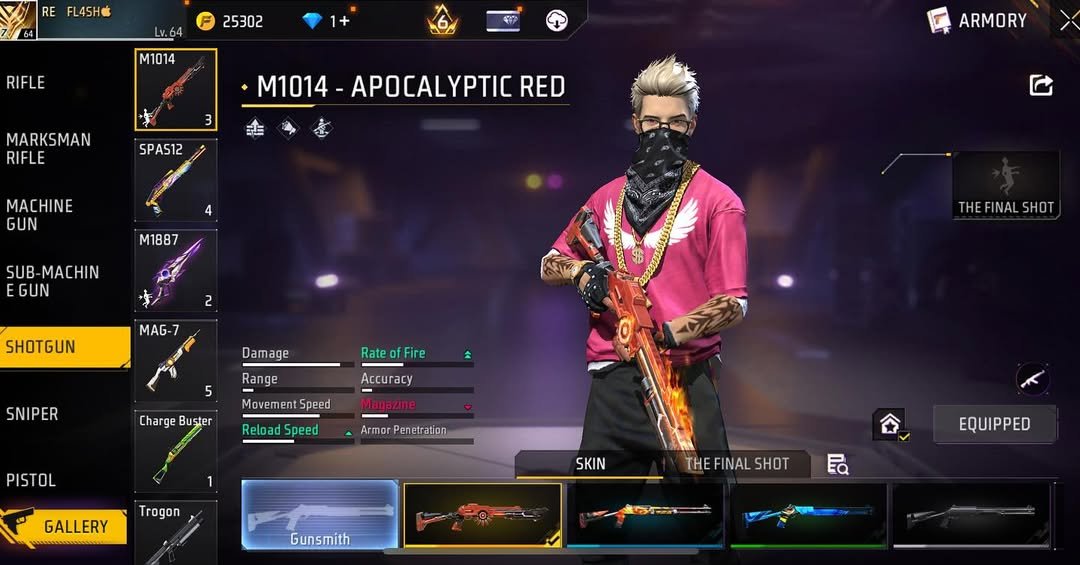Viewport: 1080px width, 565px height.
Task: Open the Gunsmith skin slot
Action: (320, 515)
